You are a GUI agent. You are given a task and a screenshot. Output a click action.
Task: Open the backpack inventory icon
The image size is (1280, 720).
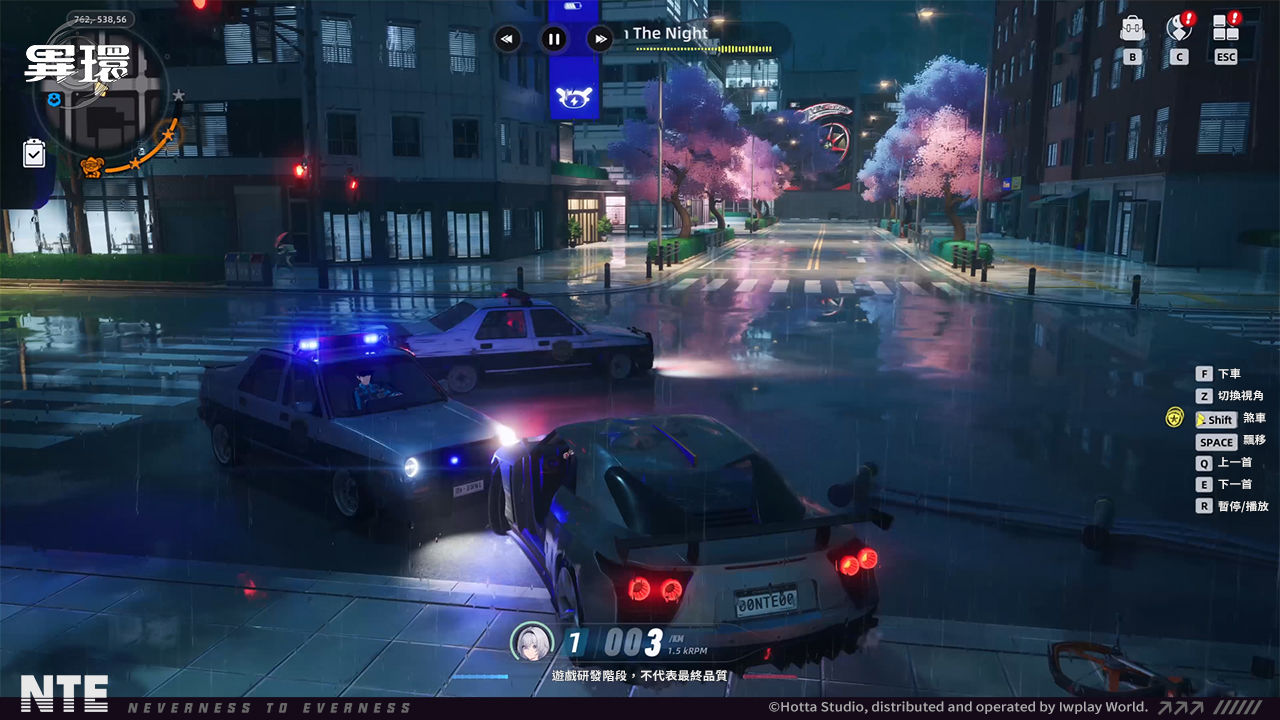[1133, 28]
